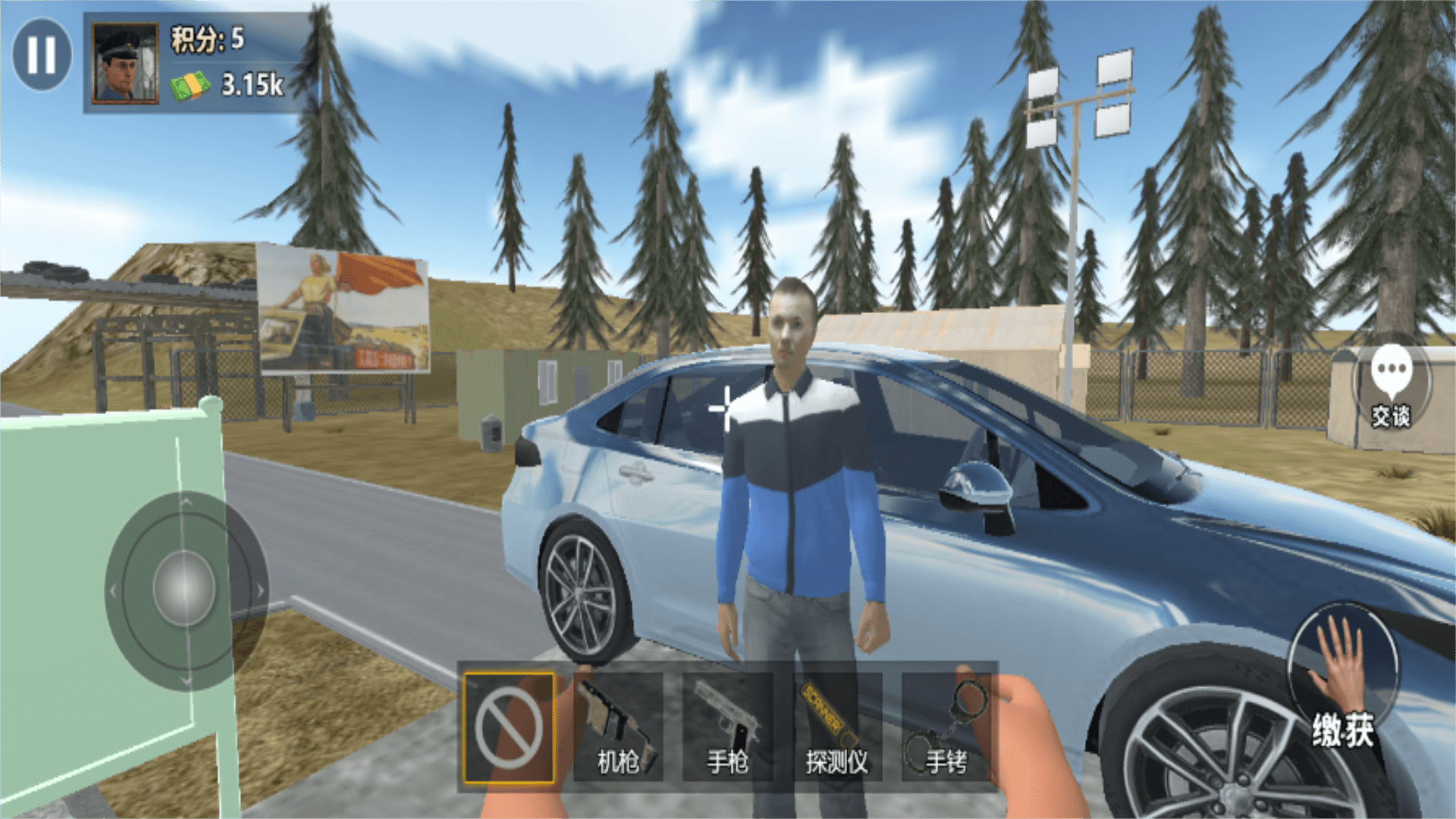Open the officer portrait profile

124,63
